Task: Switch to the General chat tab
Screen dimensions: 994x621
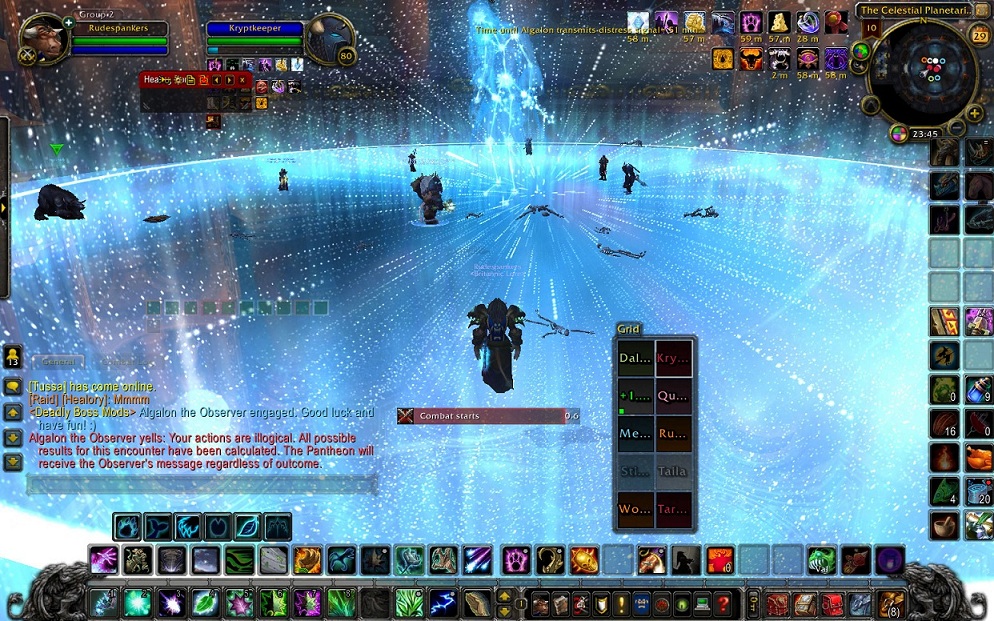Action: (x=58, y=362)
